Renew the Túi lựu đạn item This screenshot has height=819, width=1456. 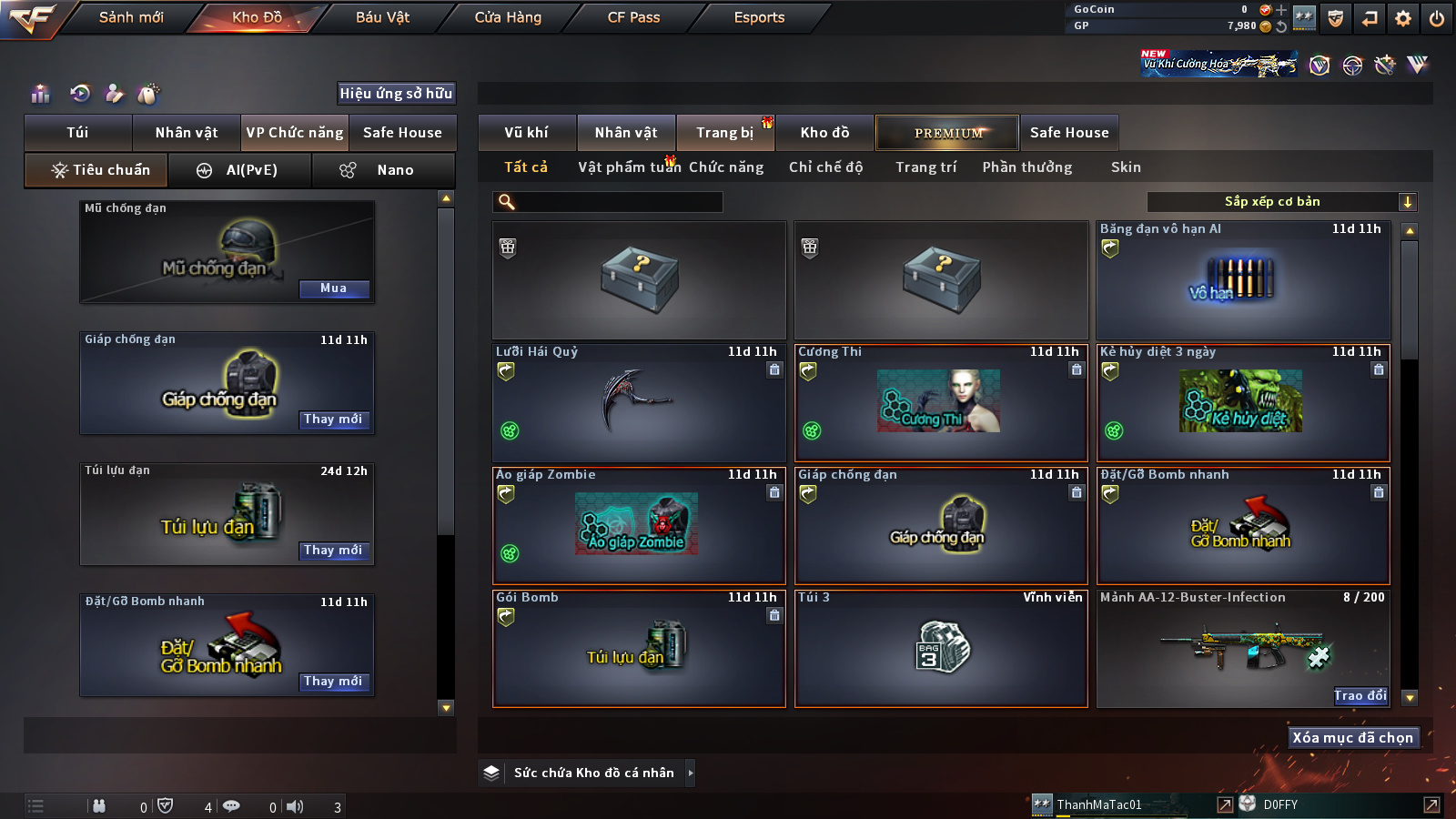coord(334,551)
